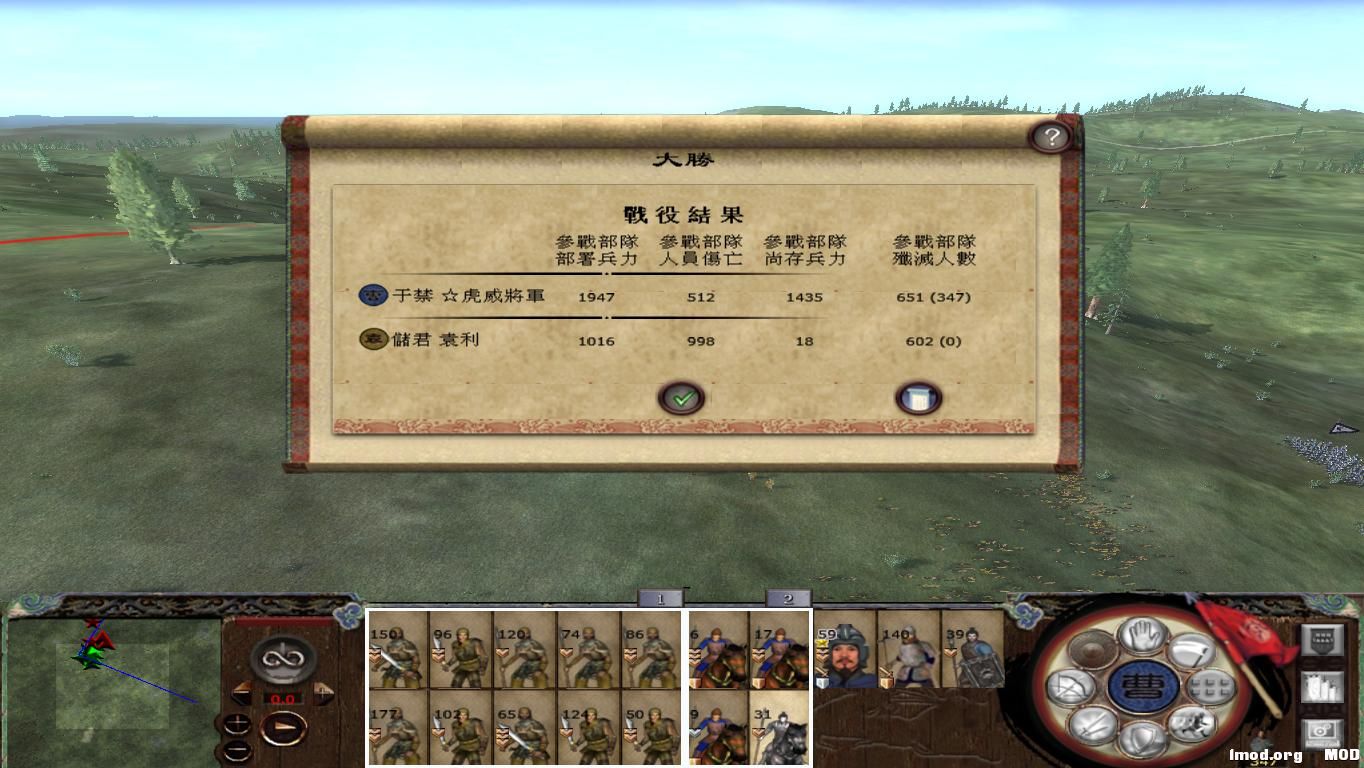Toggle the infinity unlimited-time icon

[282, 658]
